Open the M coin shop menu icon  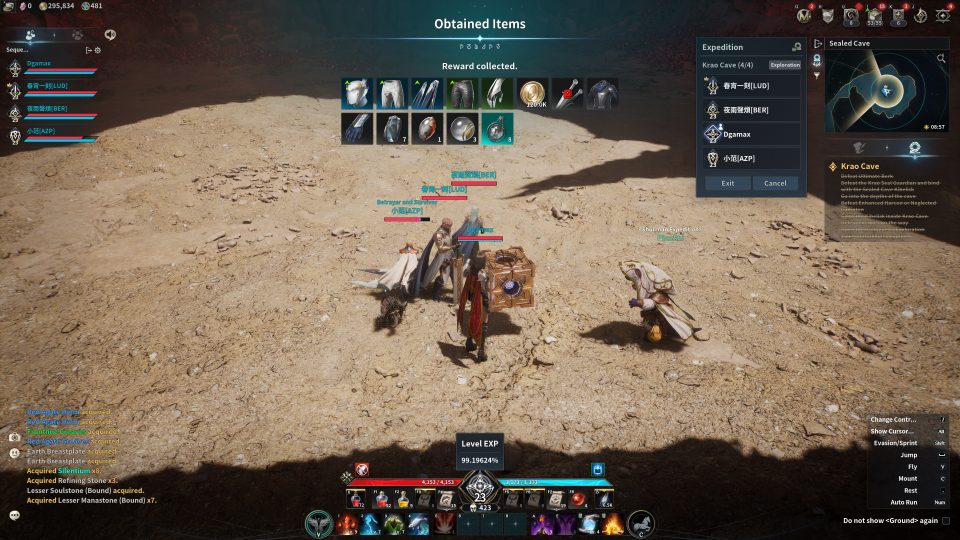pos(804,15)
